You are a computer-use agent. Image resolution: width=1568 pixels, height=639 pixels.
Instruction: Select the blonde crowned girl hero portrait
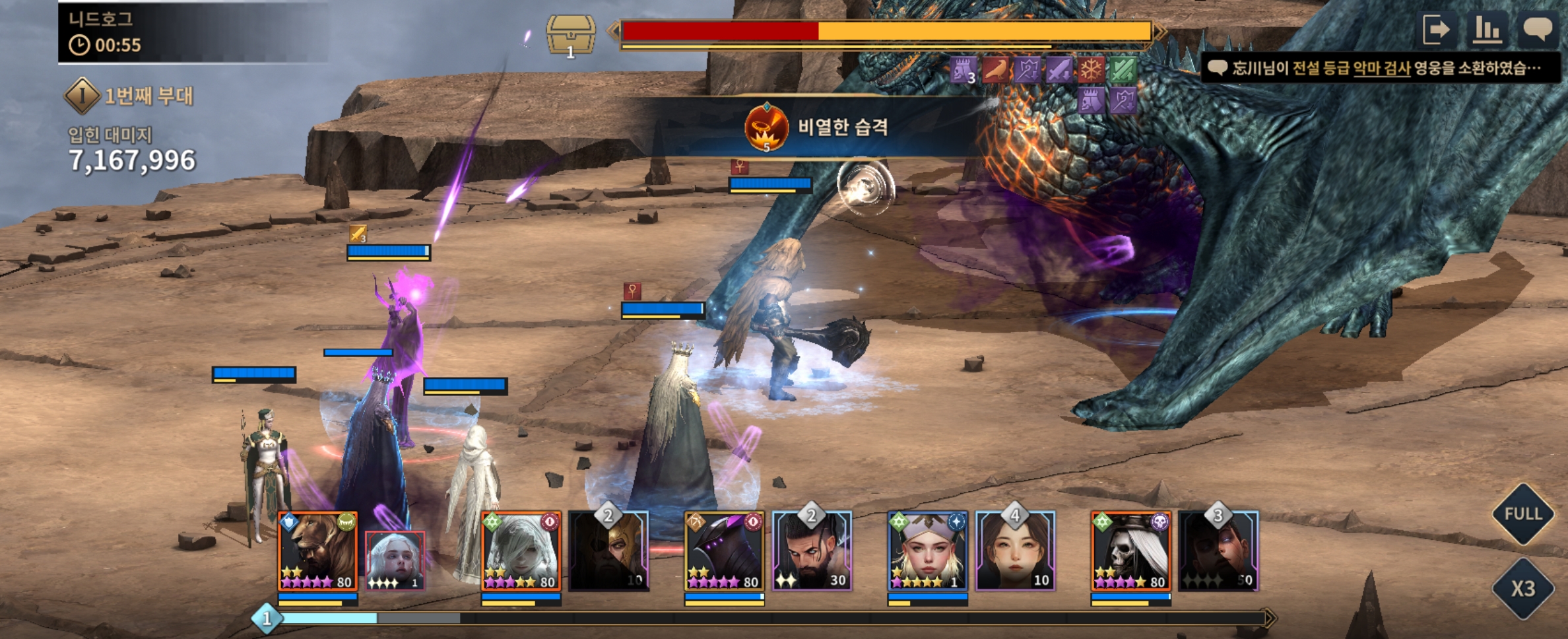click(x=927, y=551)
